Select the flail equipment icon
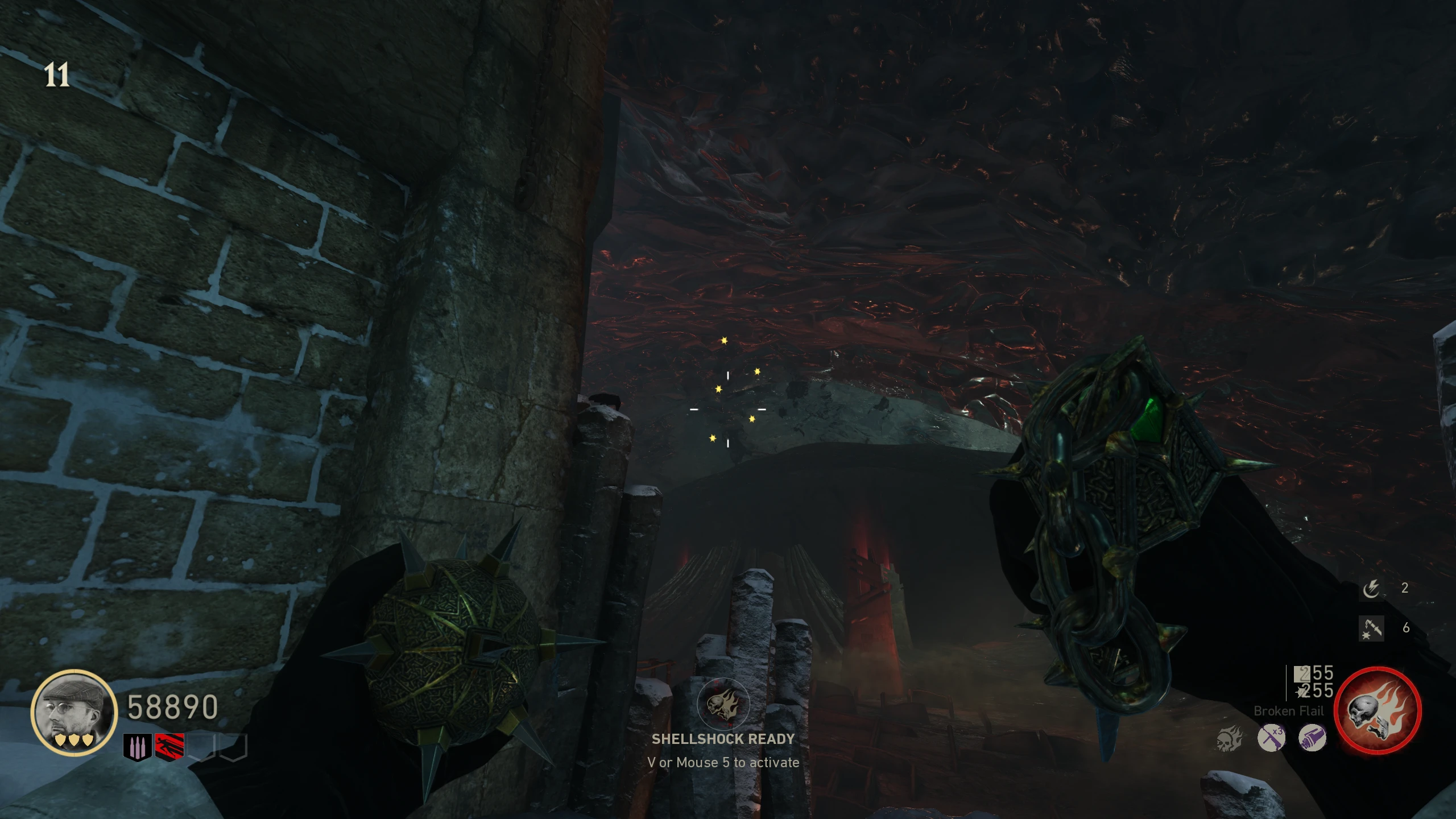1456x819 pixels. [1371, 628]
